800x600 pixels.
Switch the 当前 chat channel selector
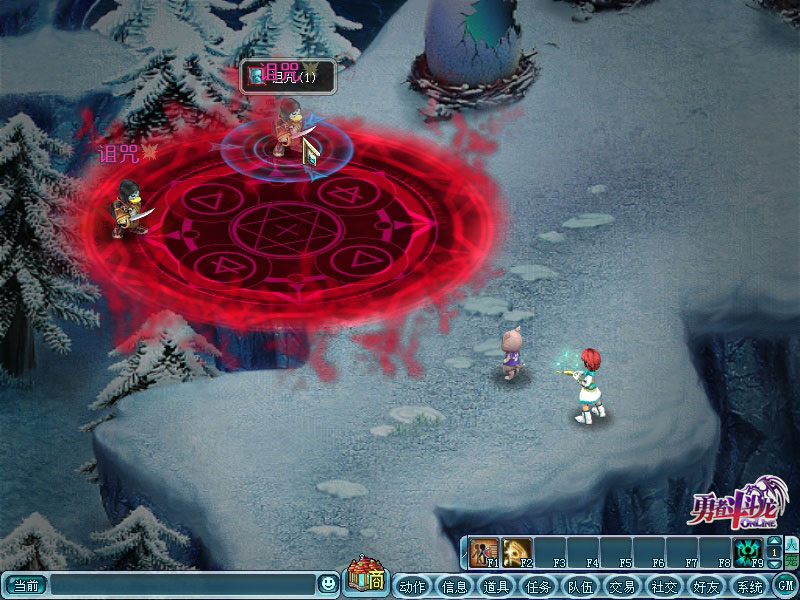(x=24, y=584)
